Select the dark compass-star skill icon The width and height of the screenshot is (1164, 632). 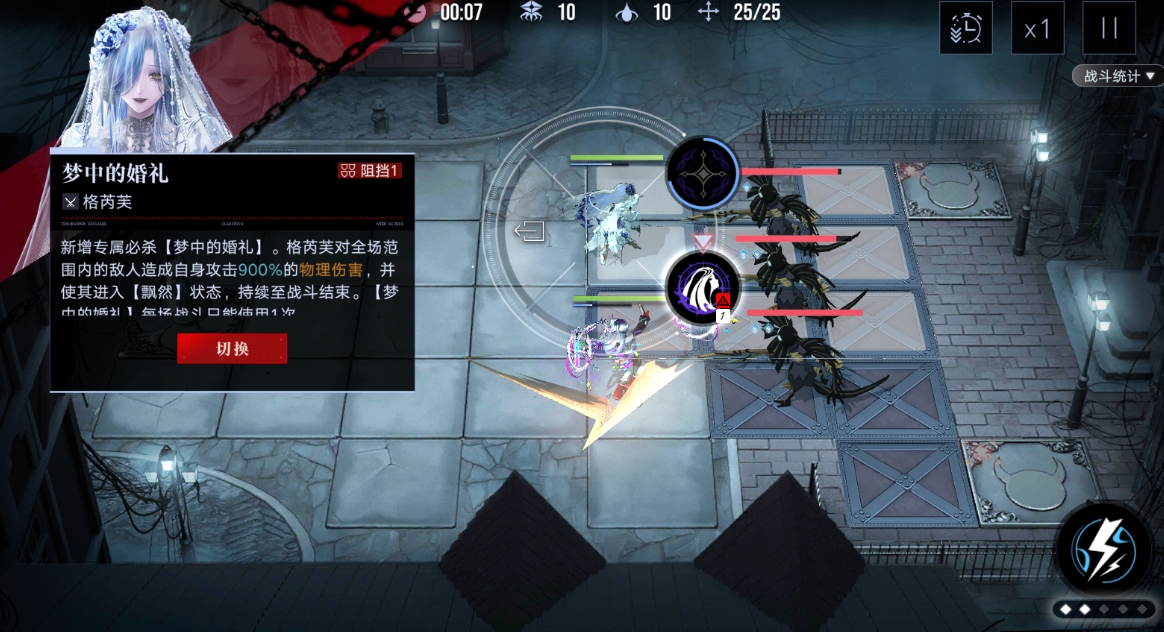pos(702,174)
